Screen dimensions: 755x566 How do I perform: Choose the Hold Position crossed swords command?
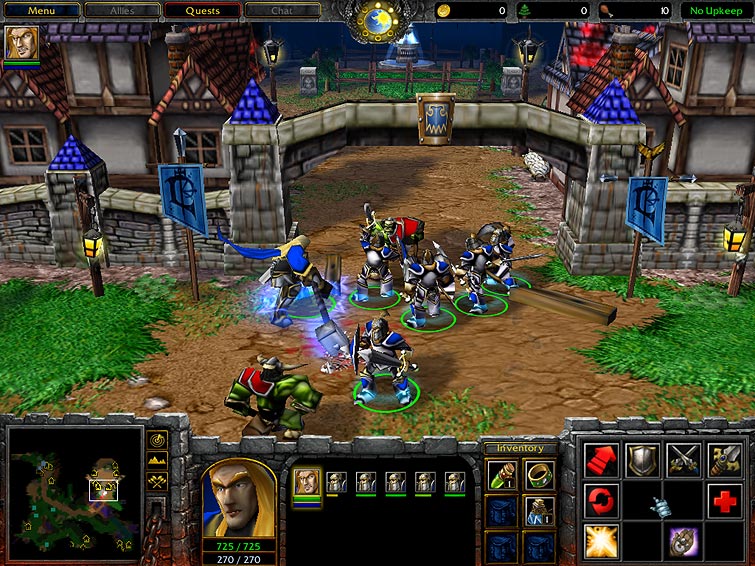683,460
